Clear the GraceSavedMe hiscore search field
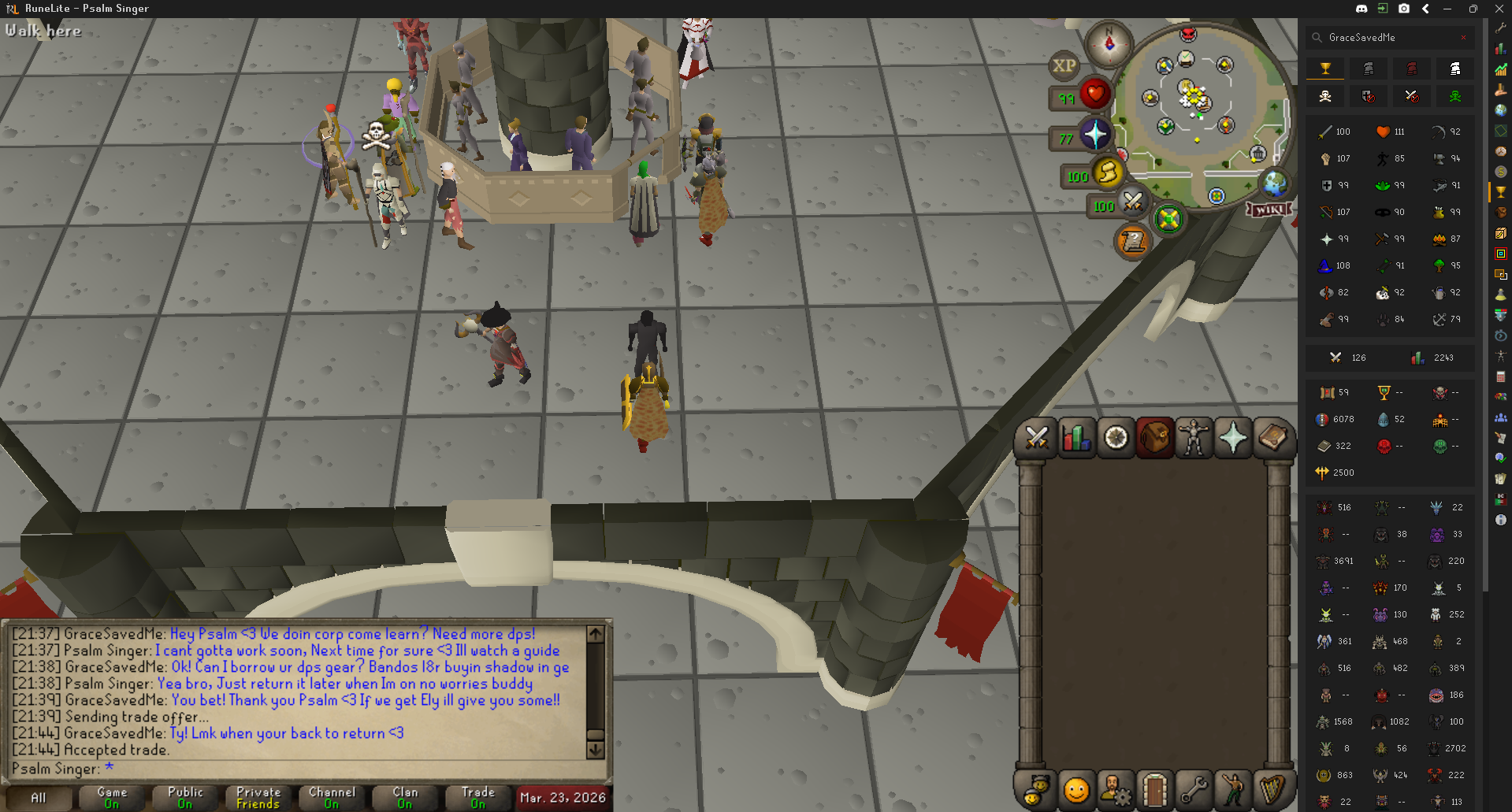 point(1464,37)
